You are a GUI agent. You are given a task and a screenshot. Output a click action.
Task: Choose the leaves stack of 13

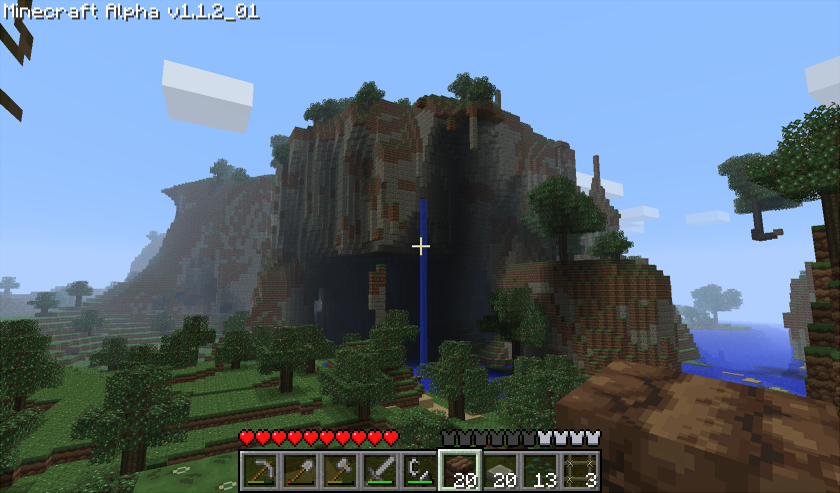pyautogui.click(x=540, y=471)
